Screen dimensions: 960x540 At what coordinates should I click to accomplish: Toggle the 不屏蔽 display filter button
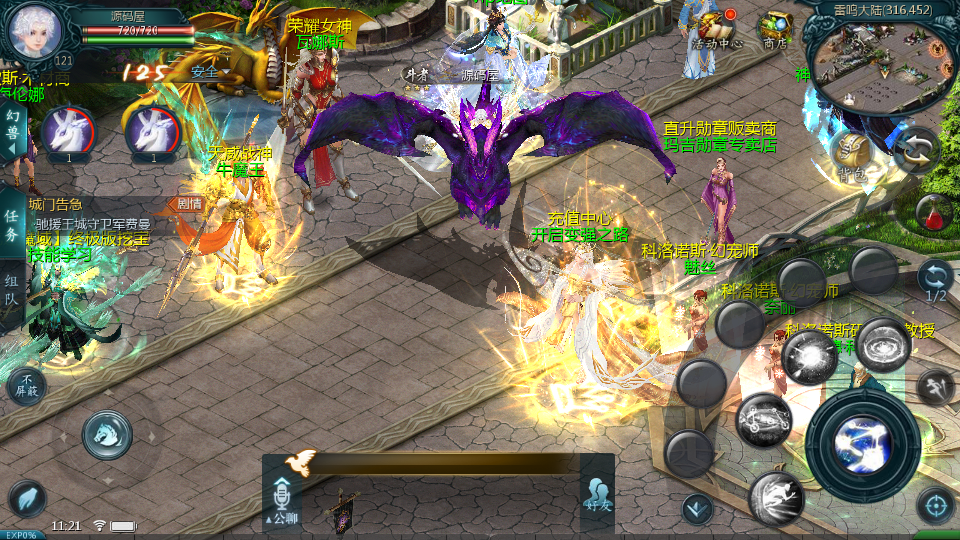[x=26, y=385]
